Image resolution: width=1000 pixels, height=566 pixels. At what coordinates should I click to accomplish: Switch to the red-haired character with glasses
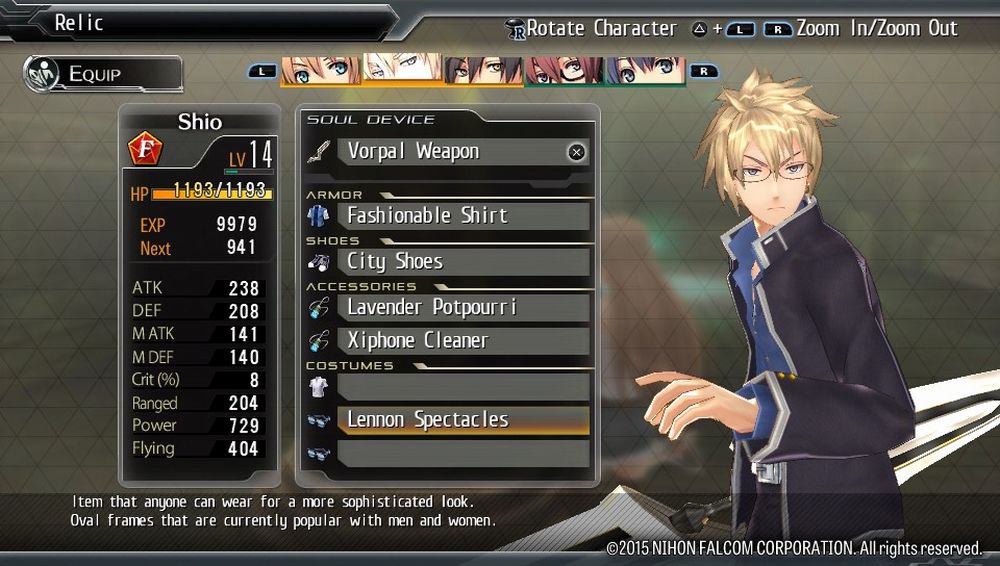(x=565, y=70)
